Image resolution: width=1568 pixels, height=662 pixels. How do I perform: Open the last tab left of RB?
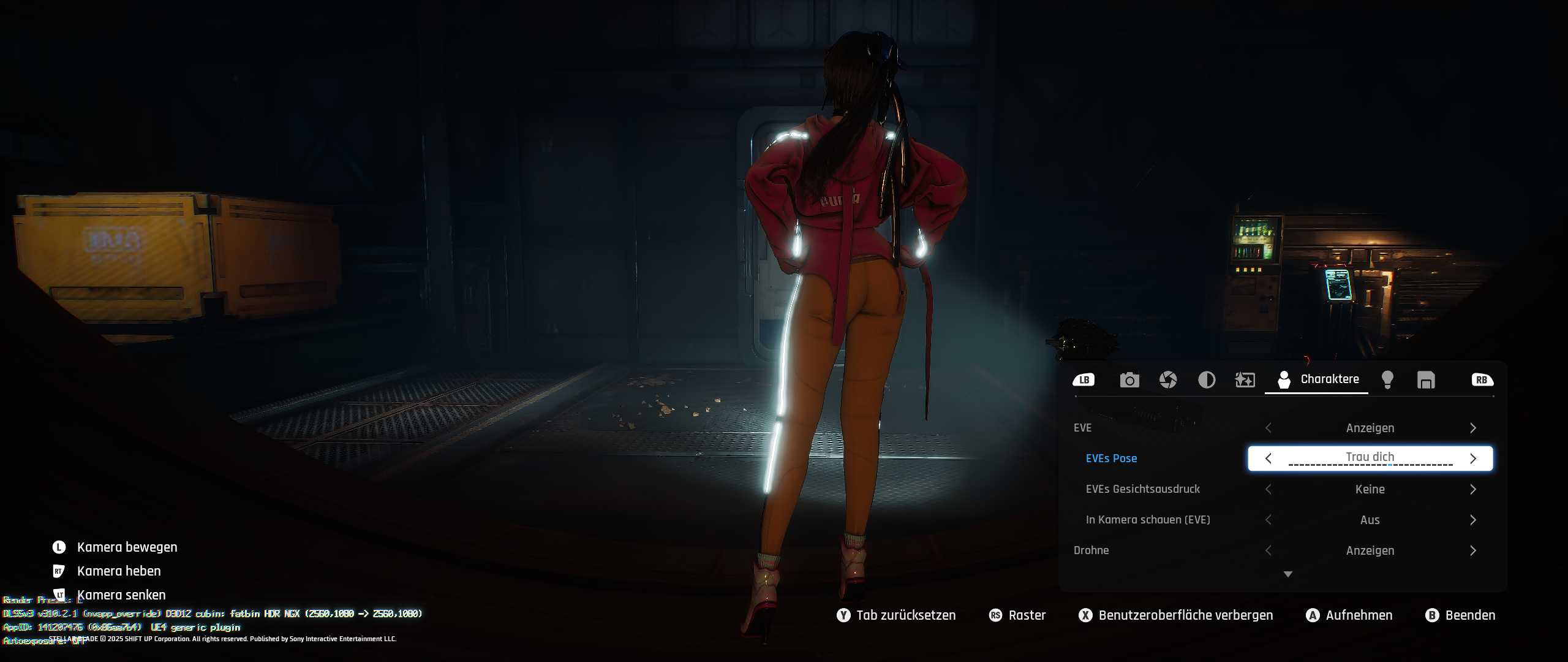[x=1426, y=380]
